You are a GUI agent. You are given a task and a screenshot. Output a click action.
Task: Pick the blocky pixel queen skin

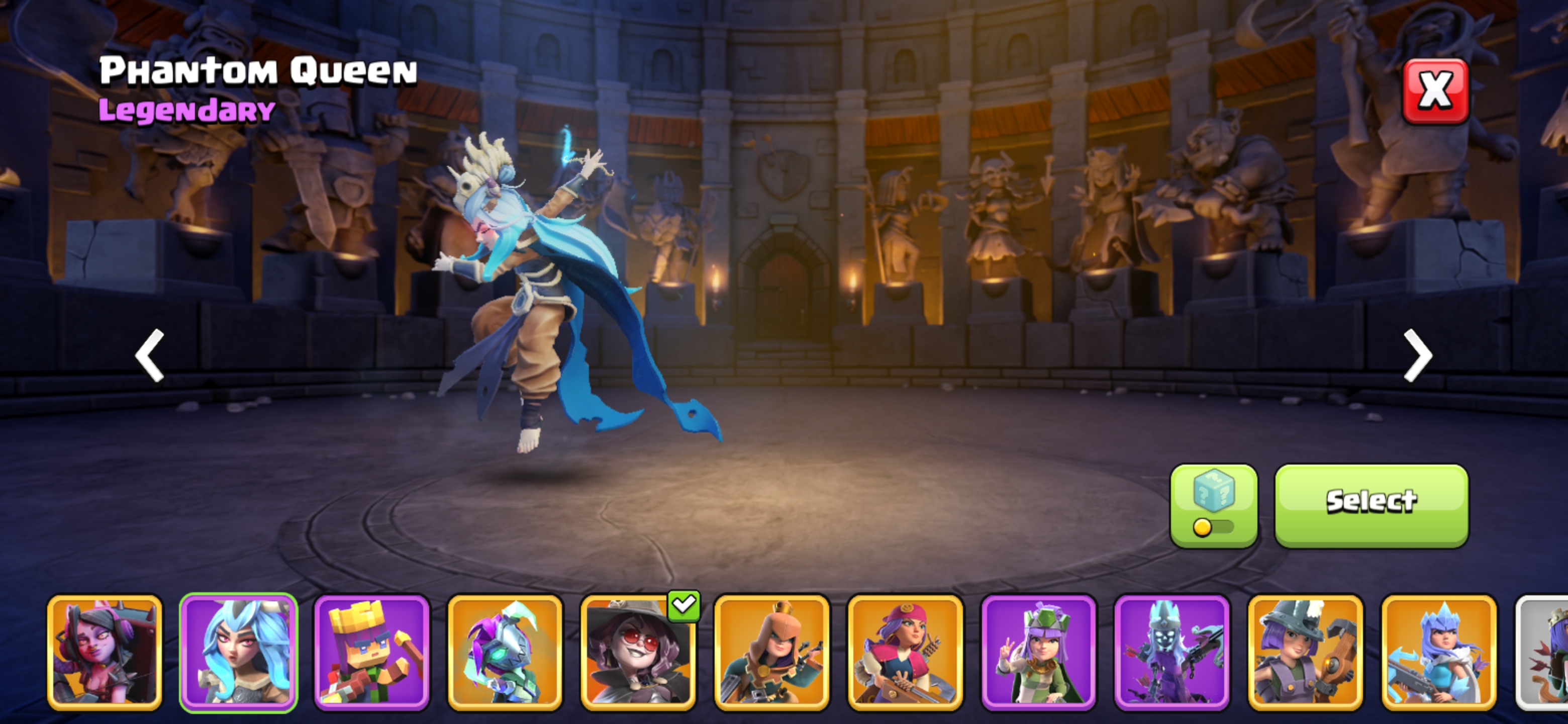(371, 652)
